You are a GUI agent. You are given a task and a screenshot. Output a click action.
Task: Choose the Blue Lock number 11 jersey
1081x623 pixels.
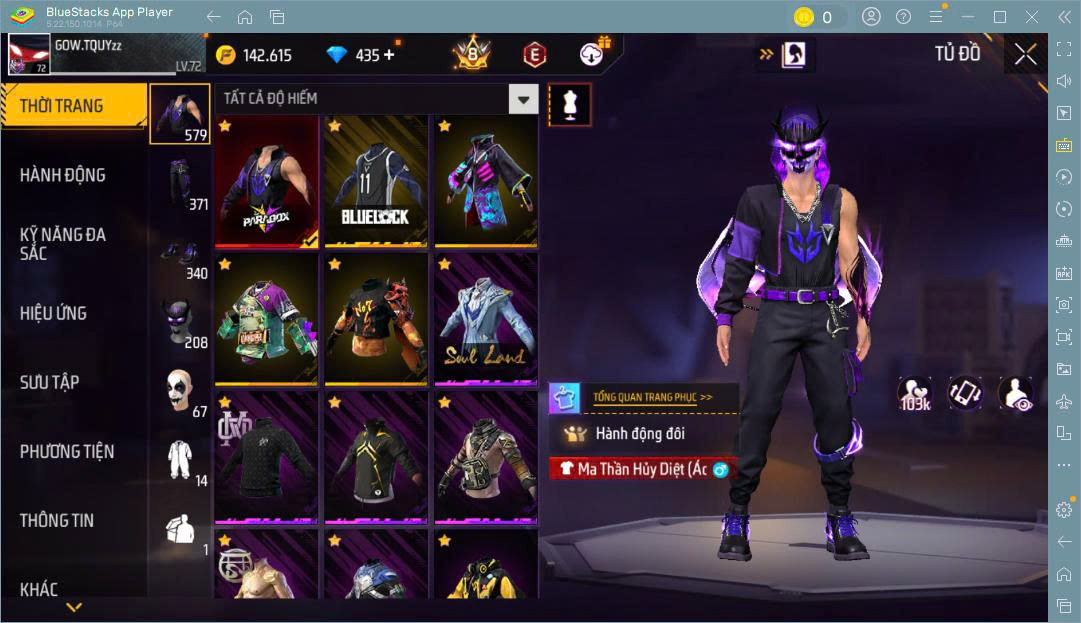[375, 182]
